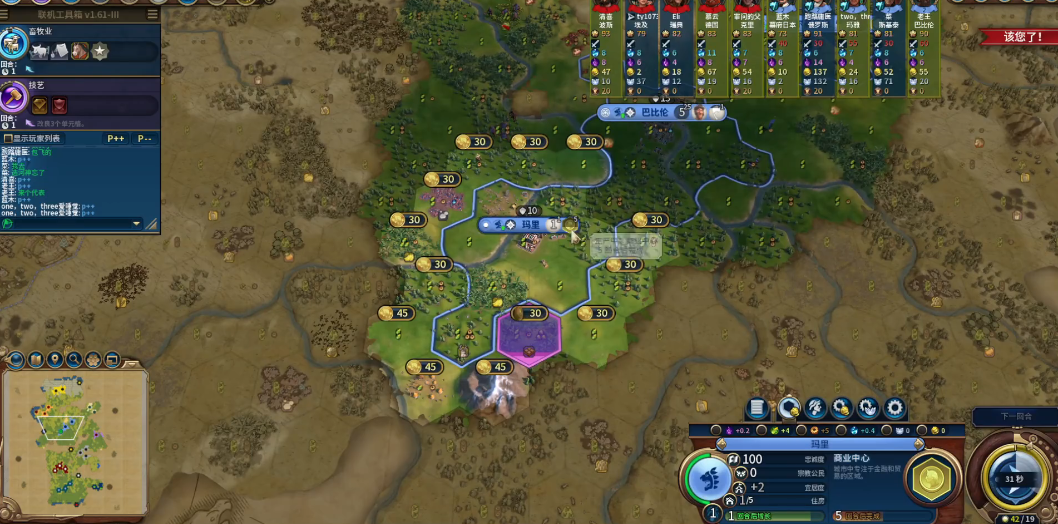Click the gear production queue button

click(895, 408)
